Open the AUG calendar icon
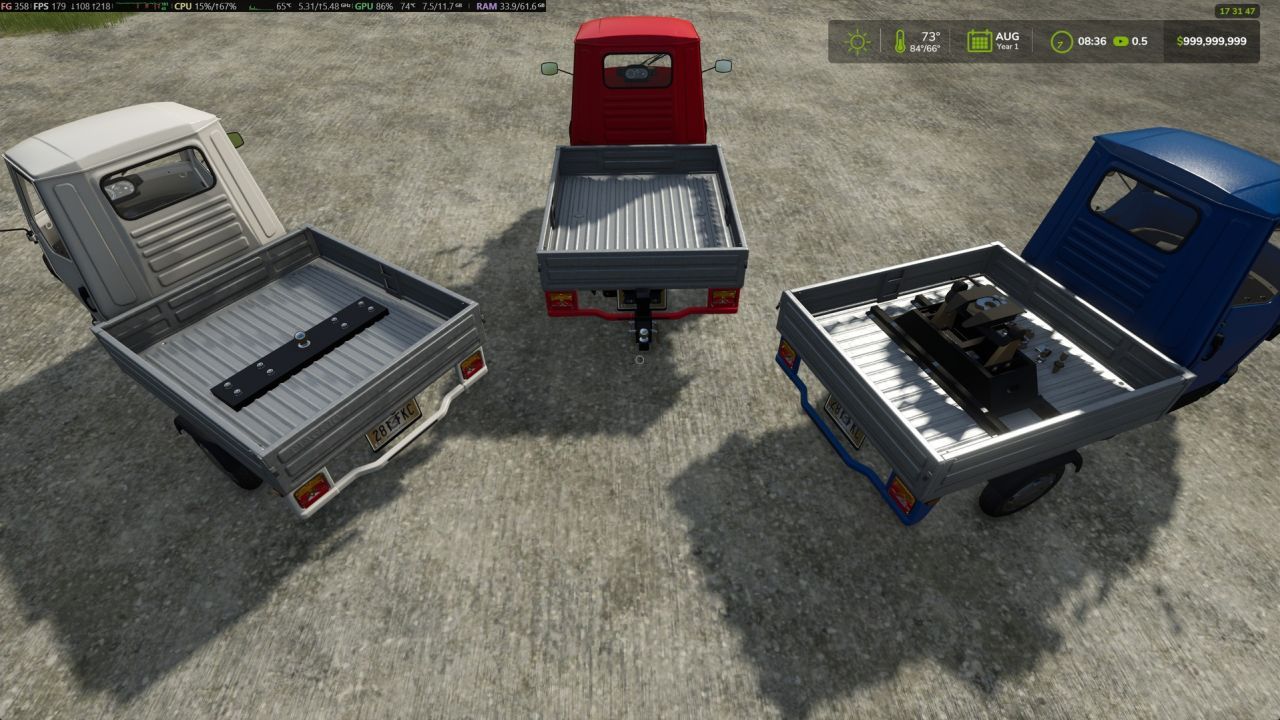This screenshot has width=1280, height=720. 978,41
